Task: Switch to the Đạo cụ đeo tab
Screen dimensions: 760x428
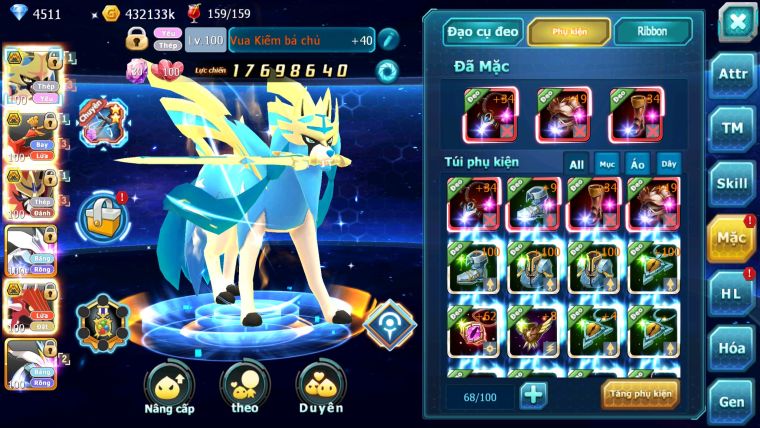Action: click(482, 32)
